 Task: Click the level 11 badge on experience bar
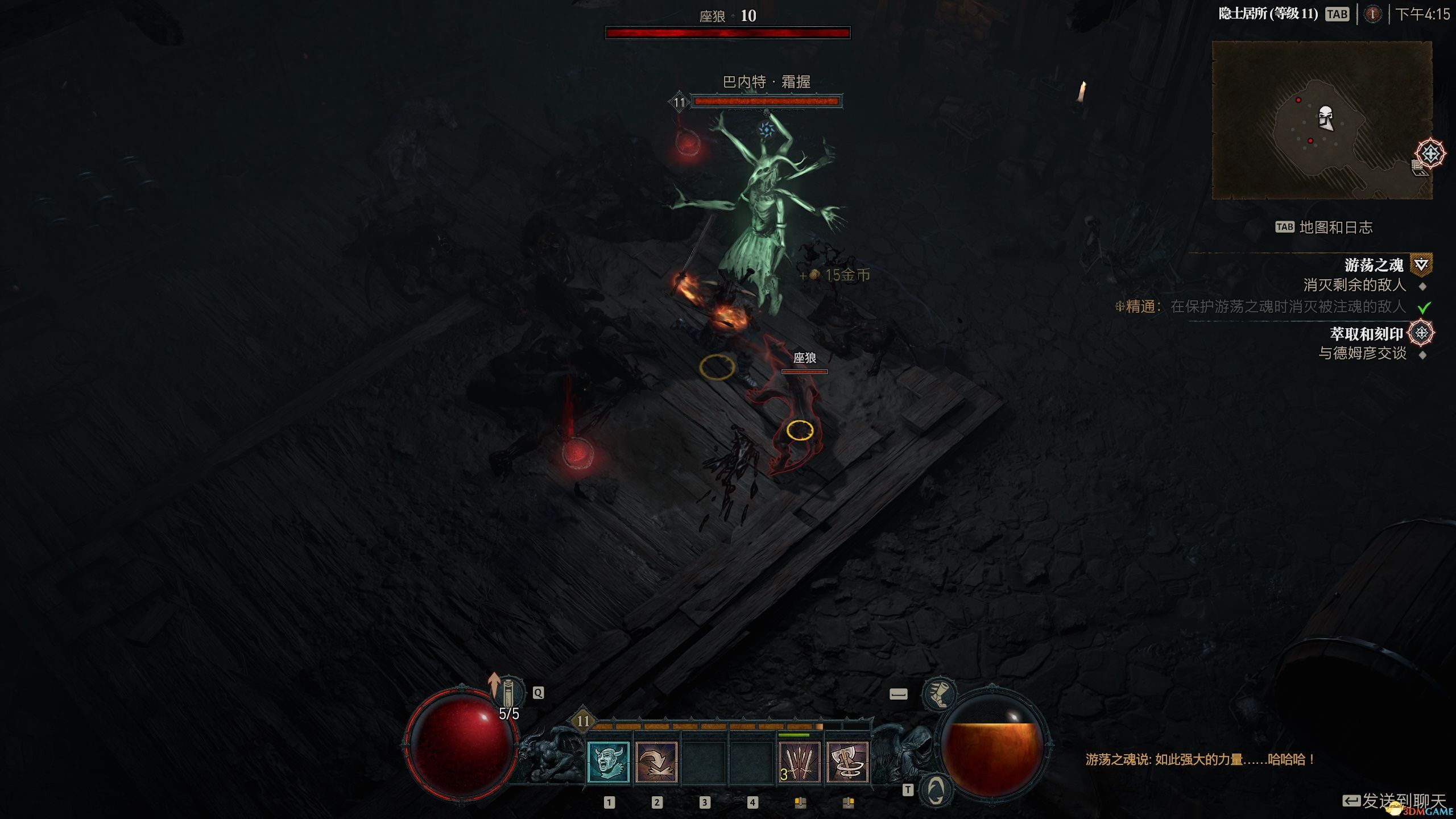[x=583, y=721]
